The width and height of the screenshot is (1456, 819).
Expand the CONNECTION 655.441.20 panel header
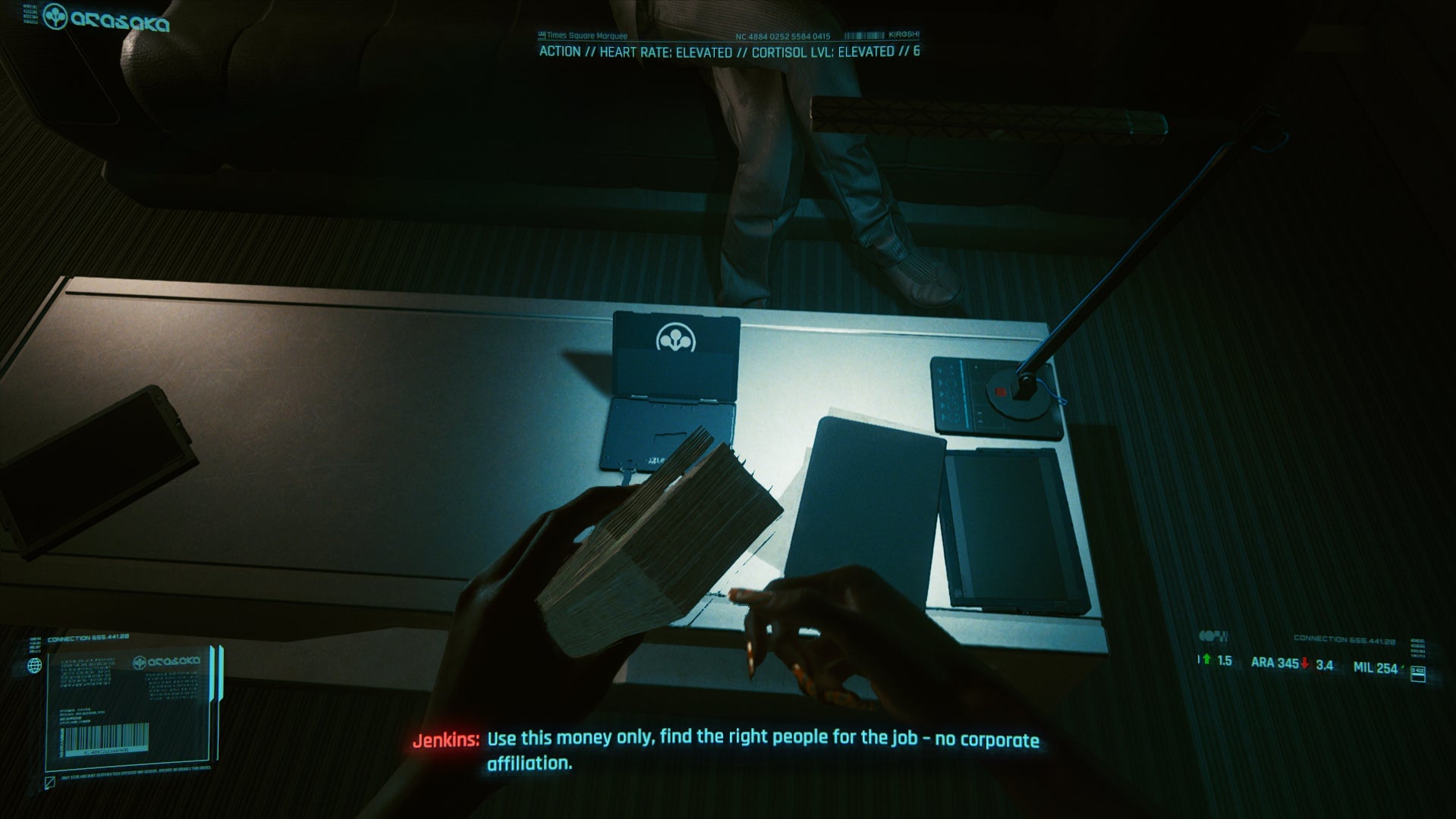tap(88, 637)
